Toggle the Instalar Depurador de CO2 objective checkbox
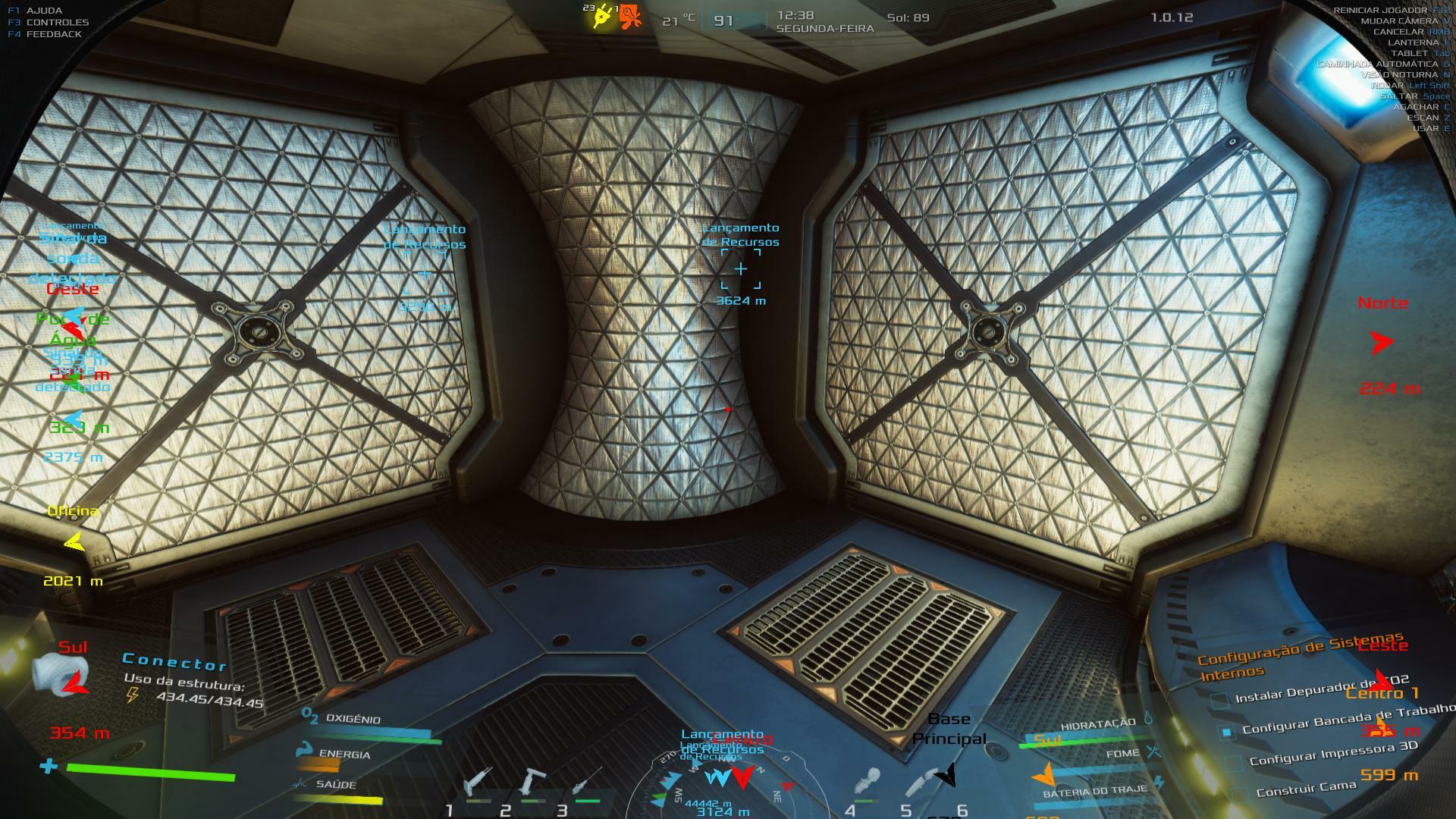This screenshot has width=1456, height=819. pos(1220,700)
